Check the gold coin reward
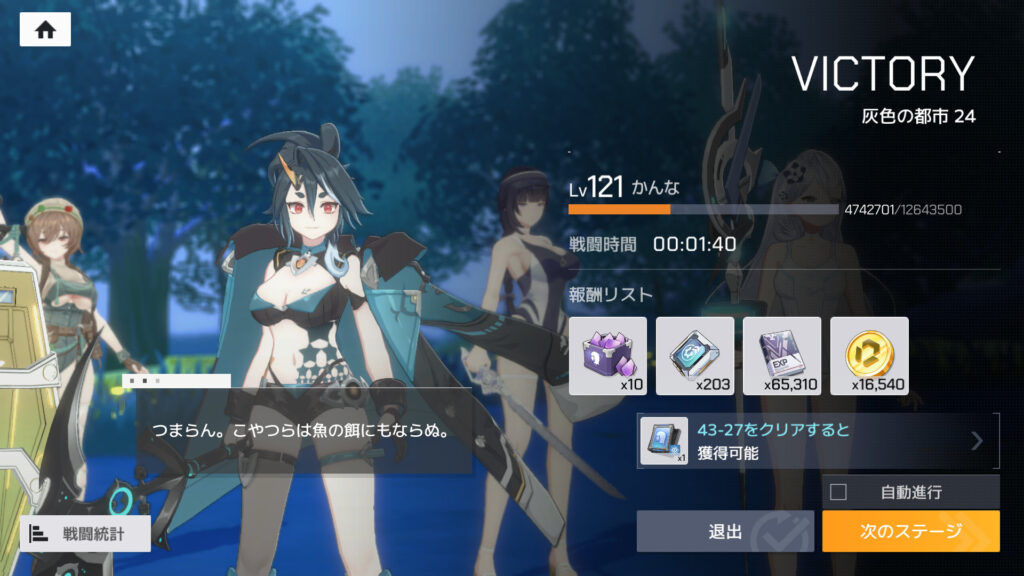This screenshot has height=576, width=1024. click(869, 356)
